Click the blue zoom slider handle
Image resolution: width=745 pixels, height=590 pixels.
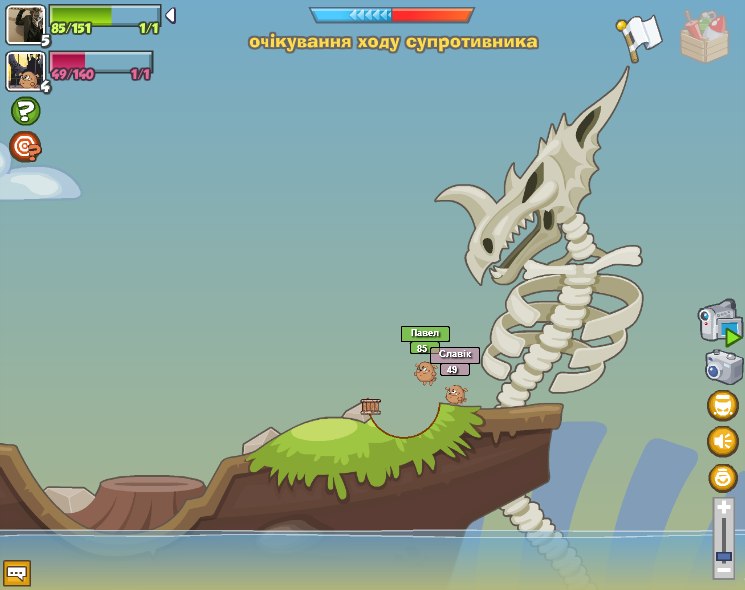coord(724,556)
